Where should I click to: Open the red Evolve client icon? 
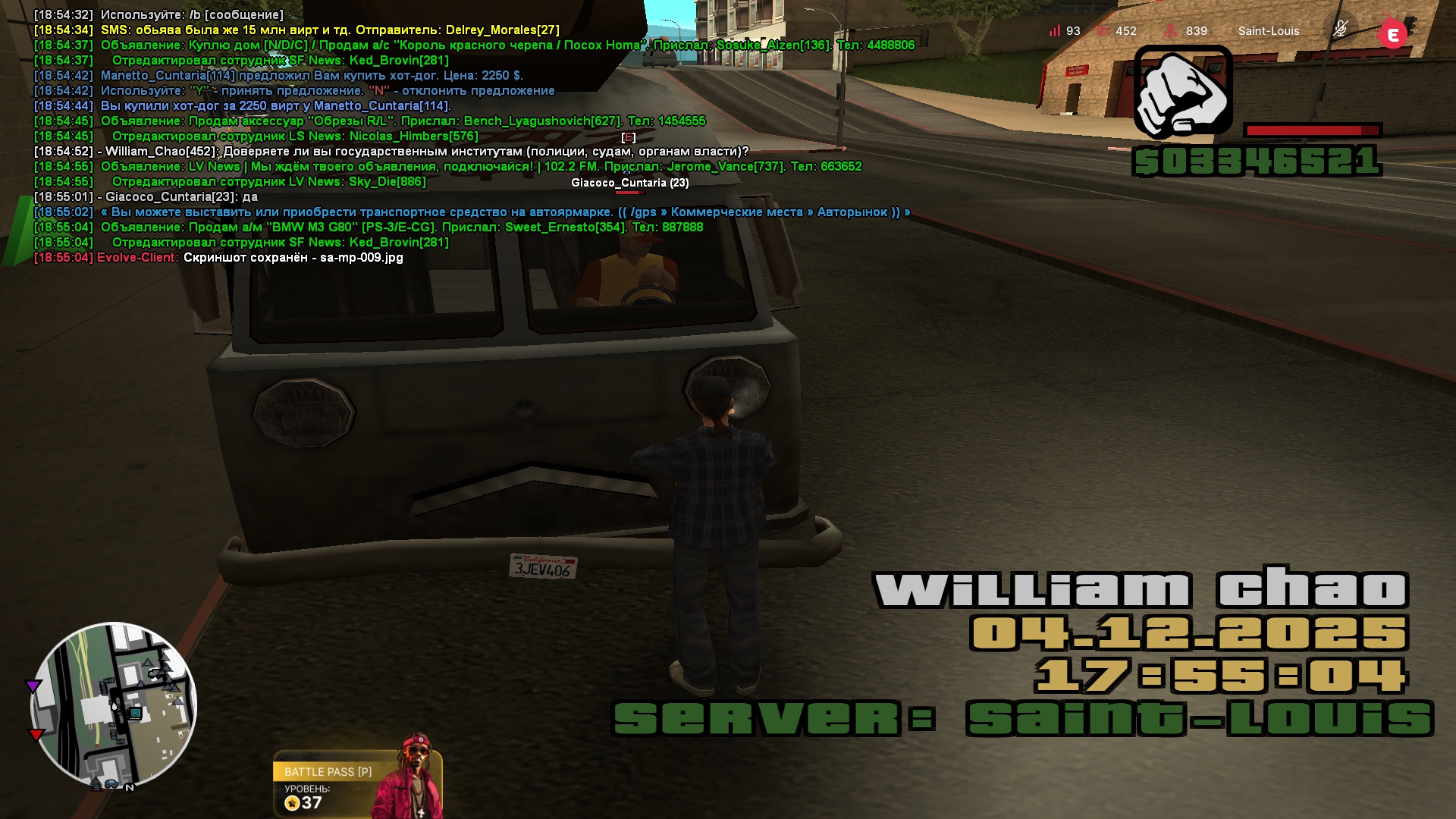click(x=1392, y=34)
